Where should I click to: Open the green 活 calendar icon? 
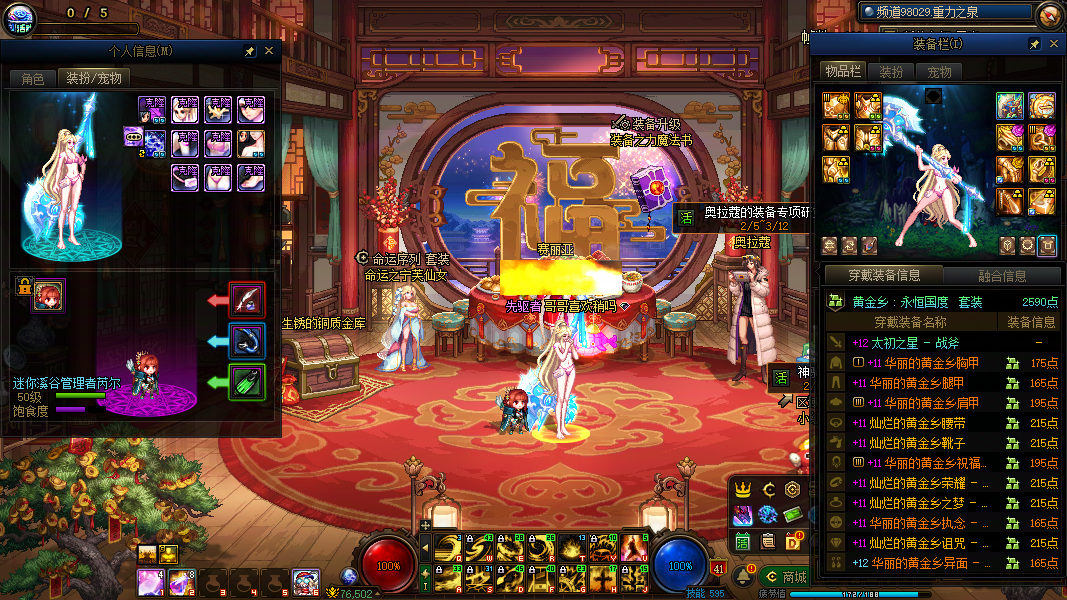(x=743, y=541)
